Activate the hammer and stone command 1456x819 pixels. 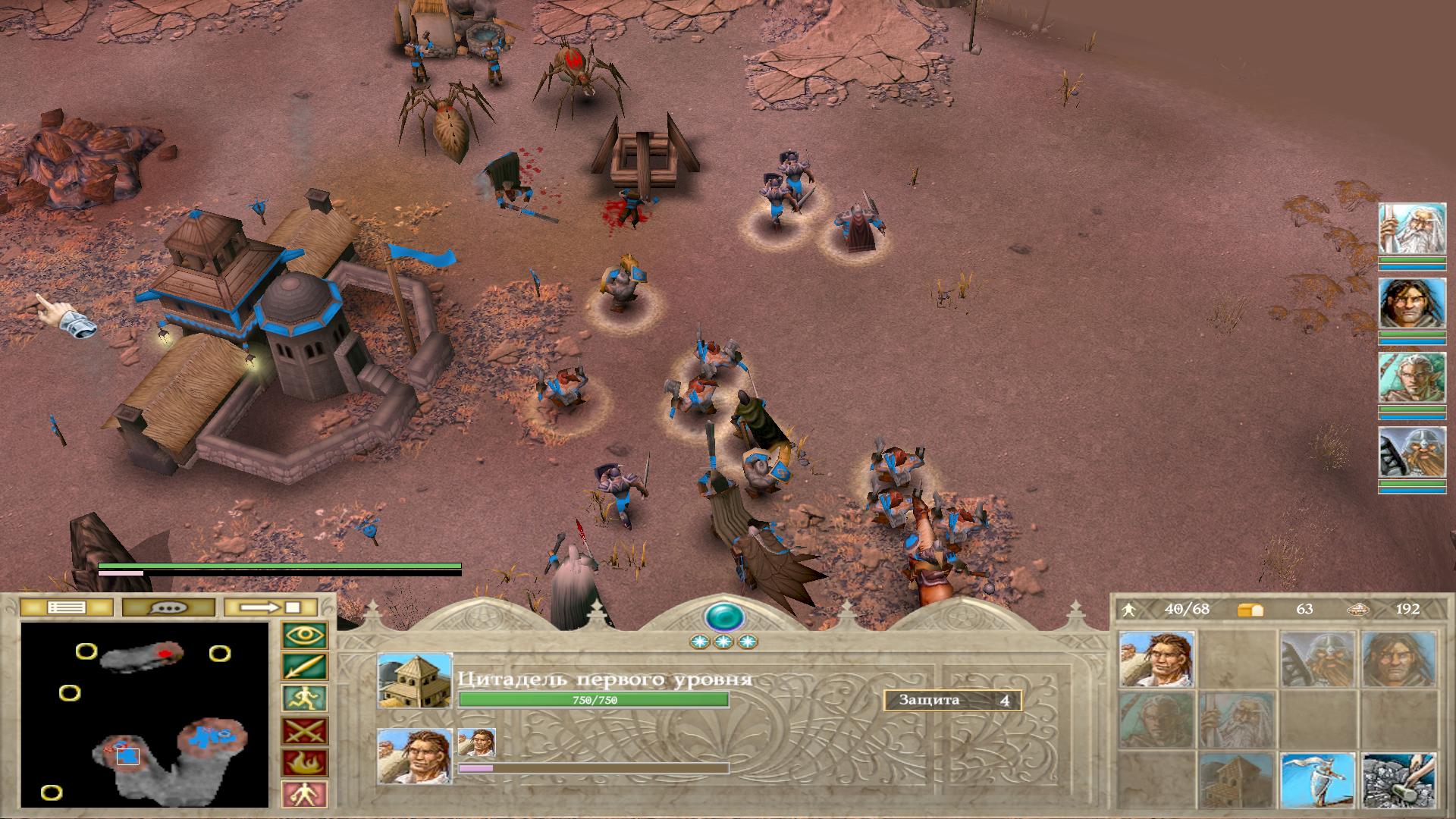tap(1398, 781)
